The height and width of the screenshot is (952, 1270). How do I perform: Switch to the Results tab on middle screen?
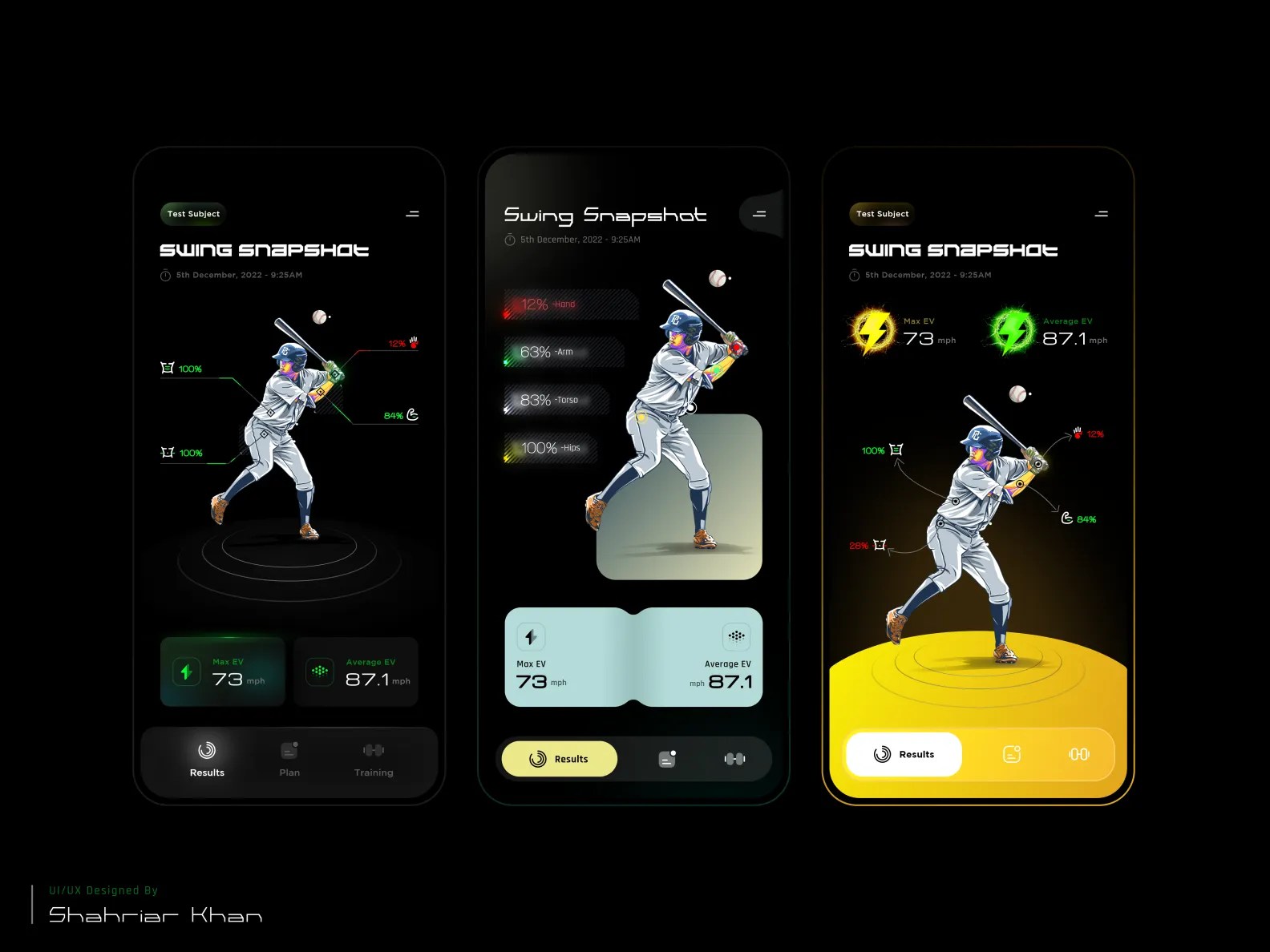[559, 758]
